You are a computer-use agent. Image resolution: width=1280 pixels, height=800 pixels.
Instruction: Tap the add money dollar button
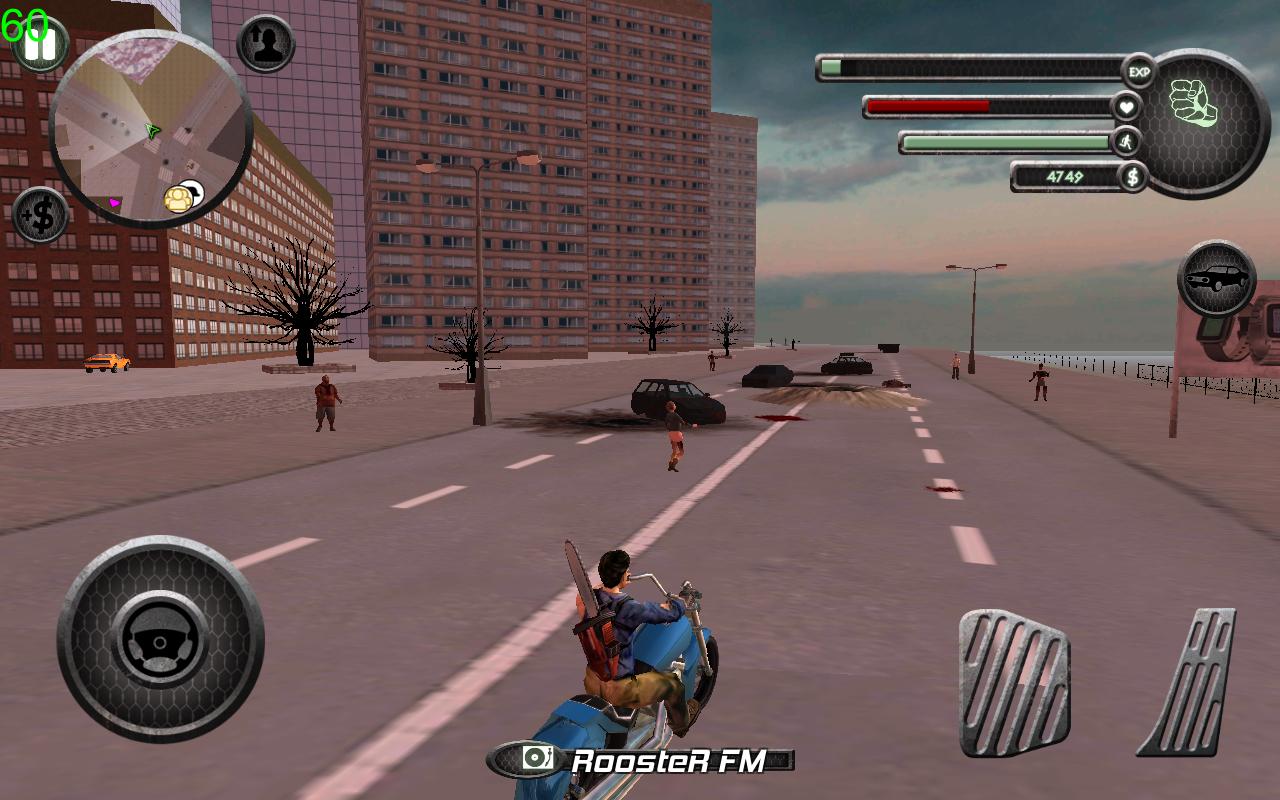point(40,215)
